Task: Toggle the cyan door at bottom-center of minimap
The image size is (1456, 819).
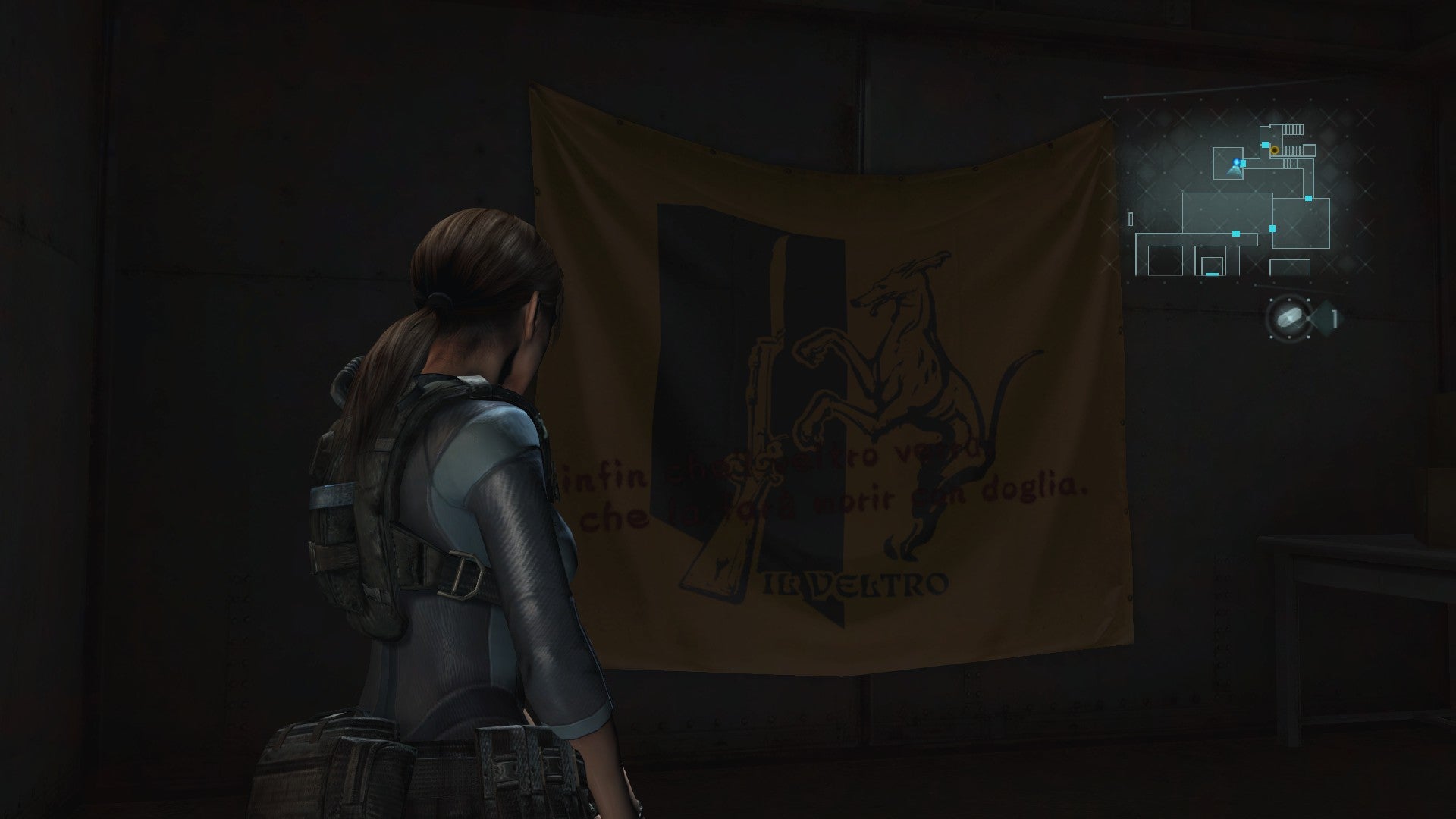Action: (1212, 274)
